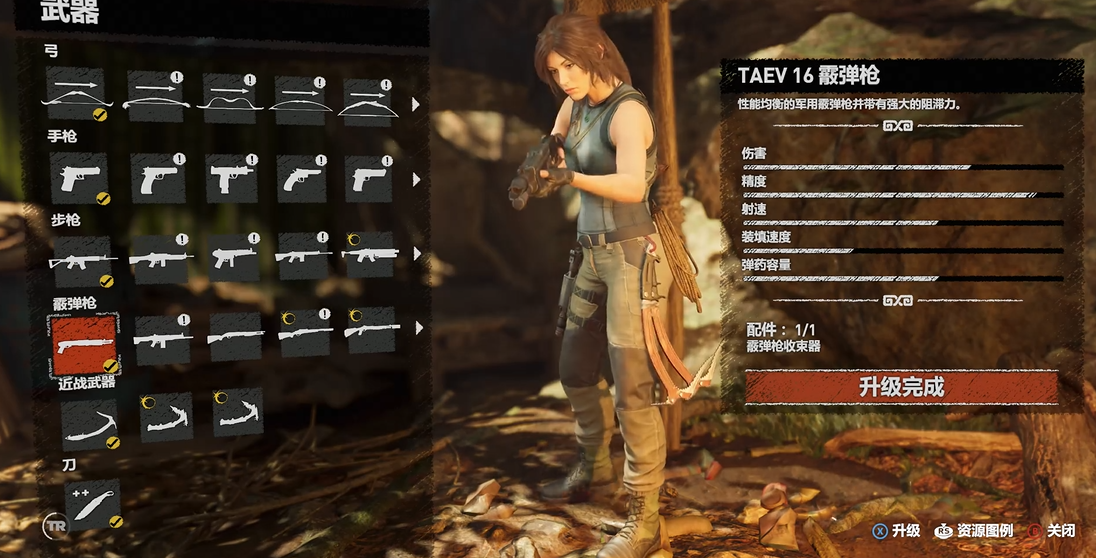Select the equipped rifle with the checkmark
The image size is (1096, 558).
80,260
